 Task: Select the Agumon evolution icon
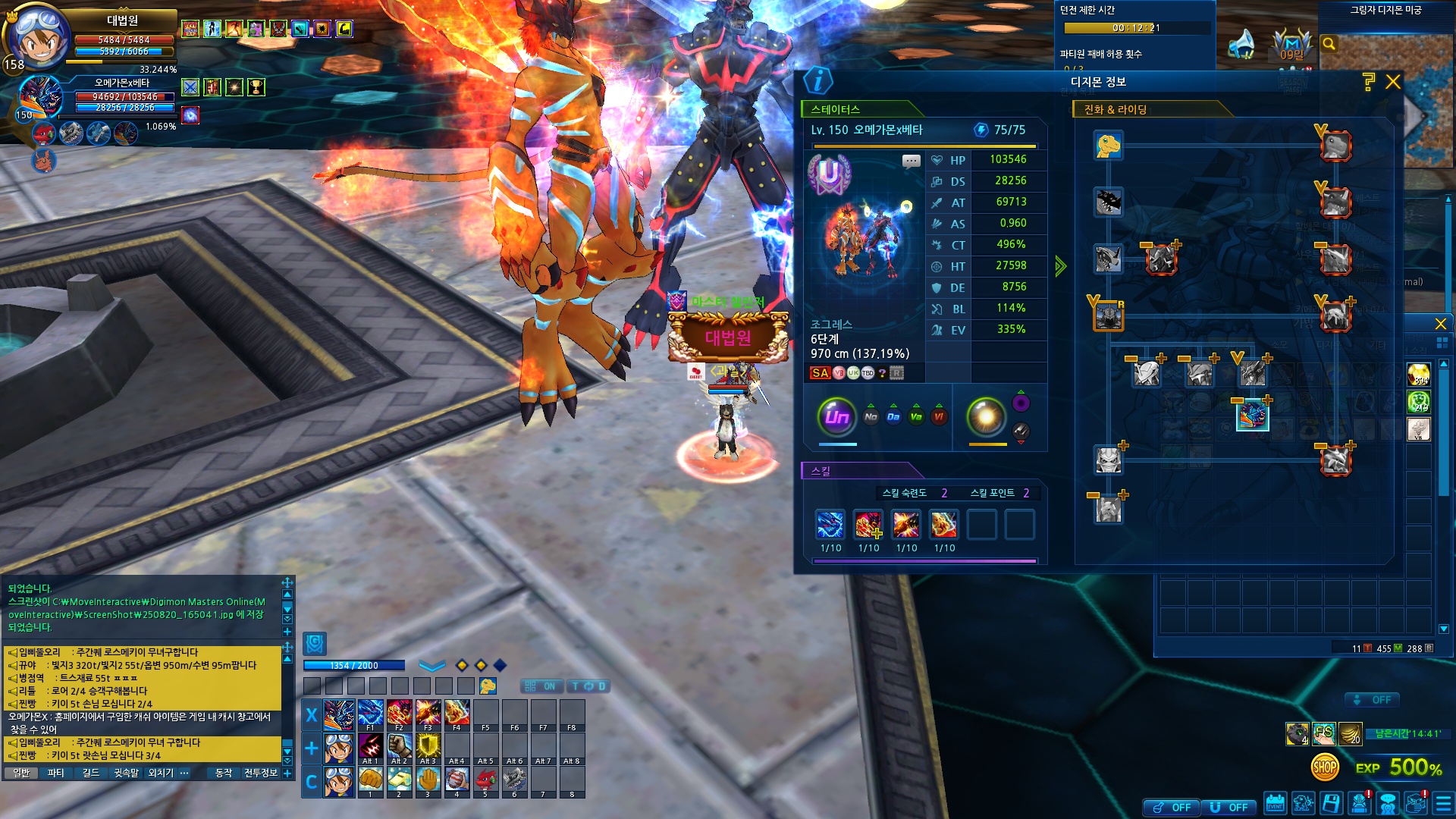[x=1108, y=145]
